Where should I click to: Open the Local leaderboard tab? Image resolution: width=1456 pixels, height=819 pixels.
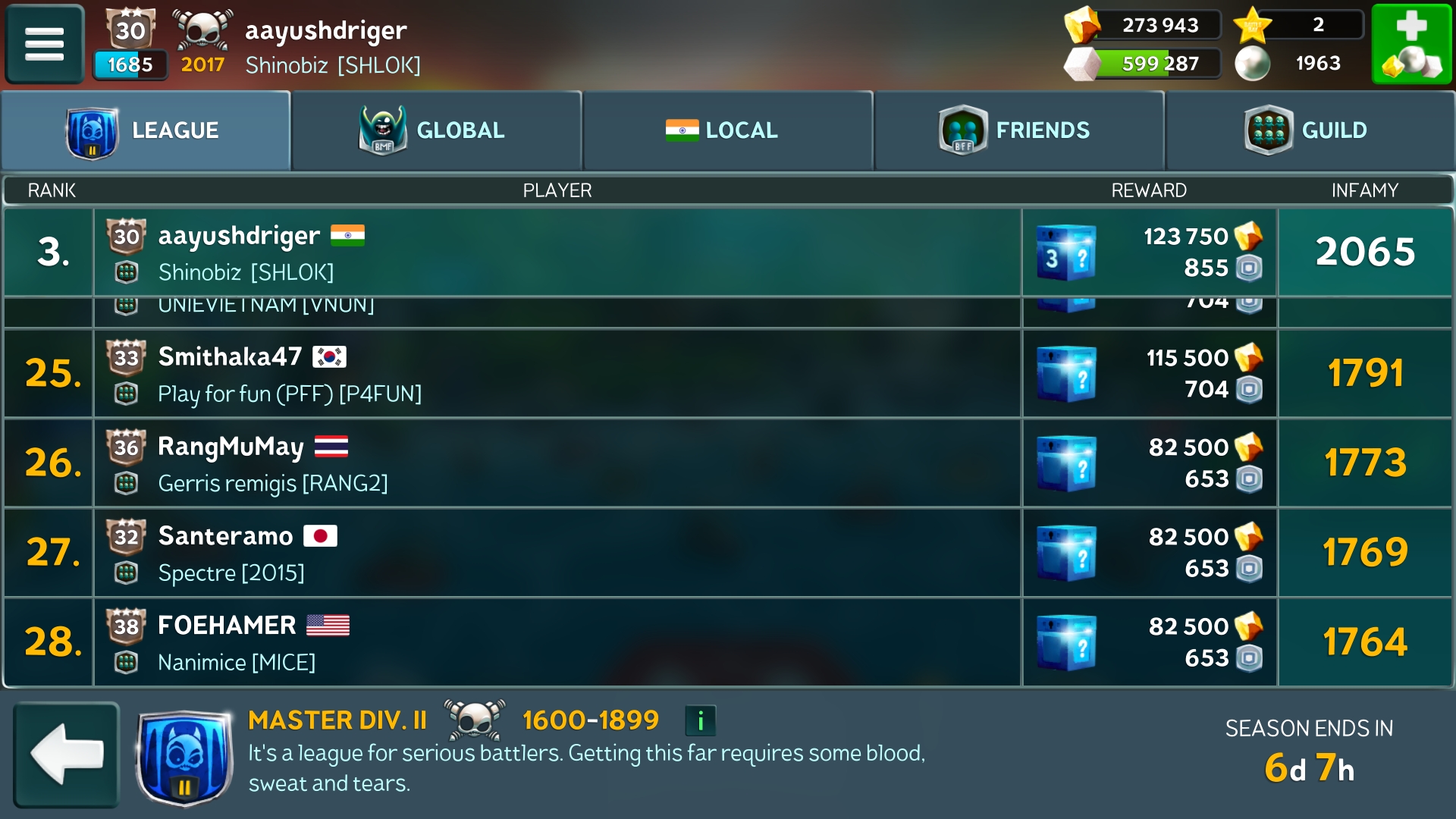[728, 130]
